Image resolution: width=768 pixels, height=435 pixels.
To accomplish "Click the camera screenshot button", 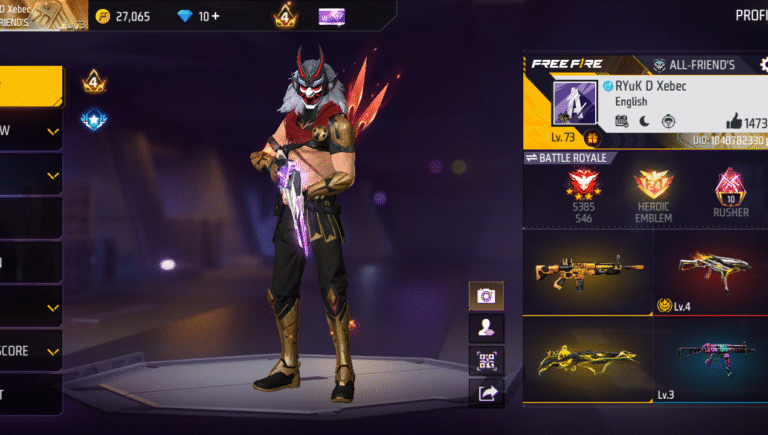I will click(486, 296).
